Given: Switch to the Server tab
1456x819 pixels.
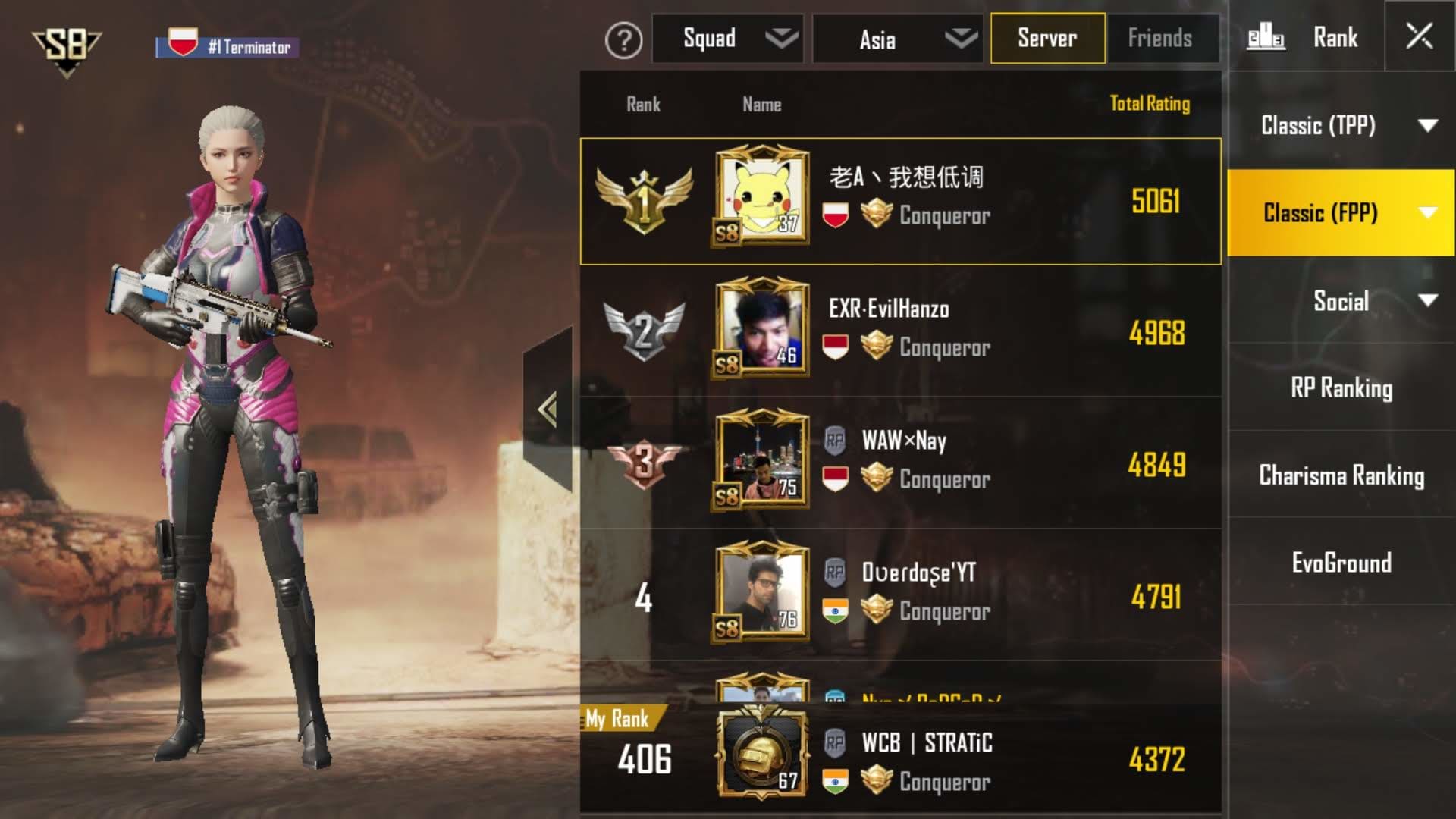Looking at the screenshot, I should 1047,38.
